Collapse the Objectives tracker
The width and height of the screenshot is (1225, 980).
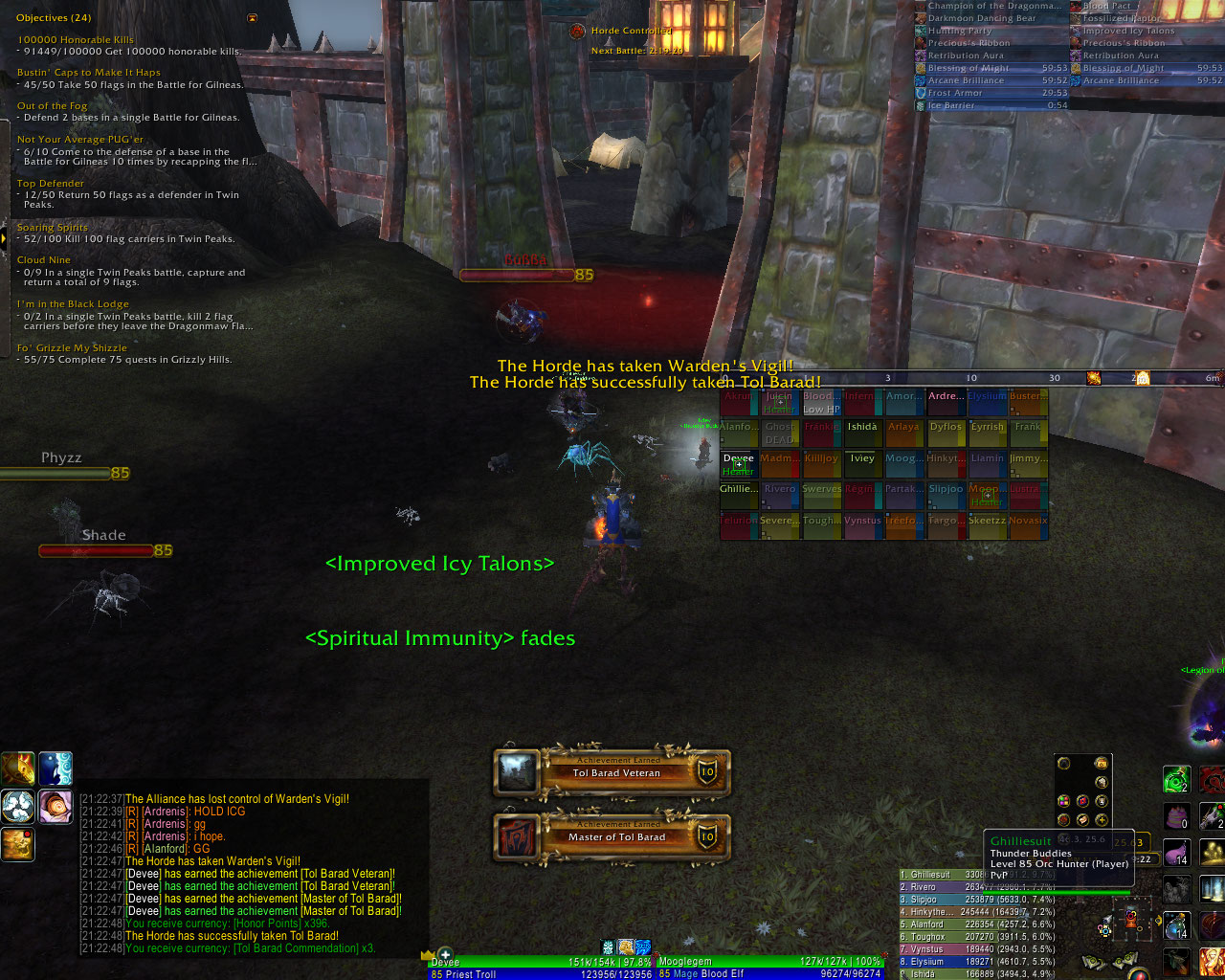[252, 18]
